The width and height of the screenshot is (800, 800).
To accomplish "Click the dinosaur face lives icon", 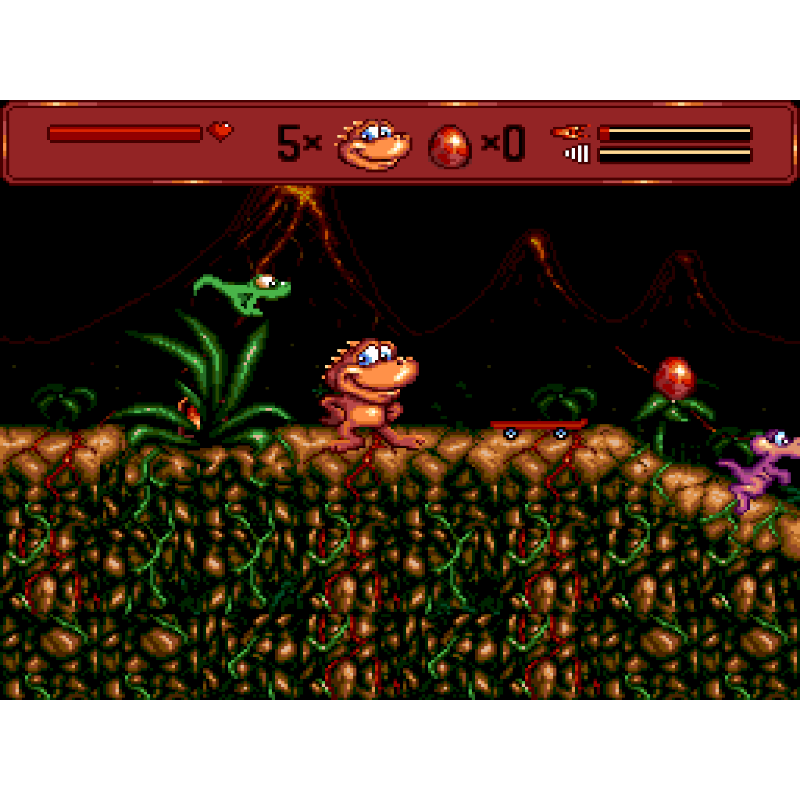I will coord(373,144).
